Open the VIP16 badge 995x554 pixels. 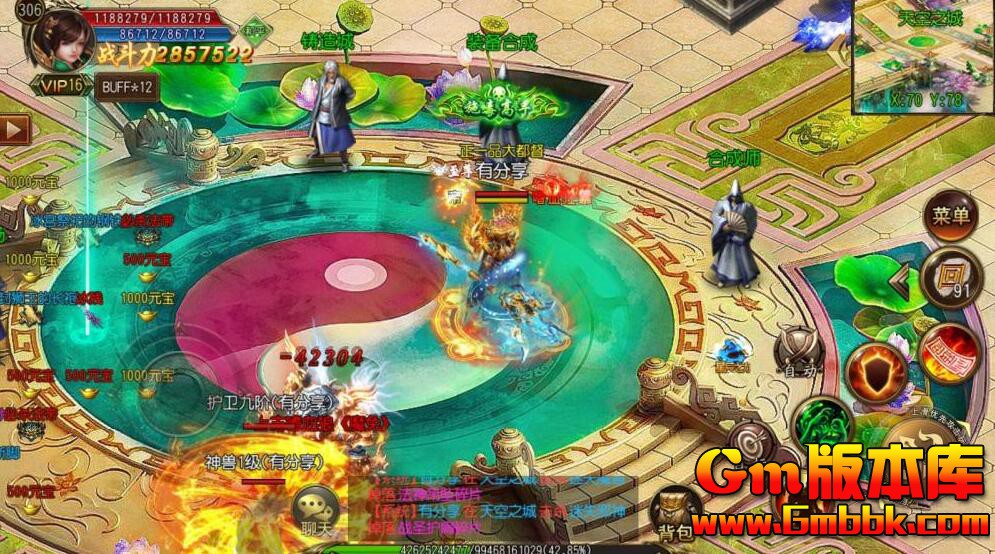pyautogui.click(x=62, y=86)
